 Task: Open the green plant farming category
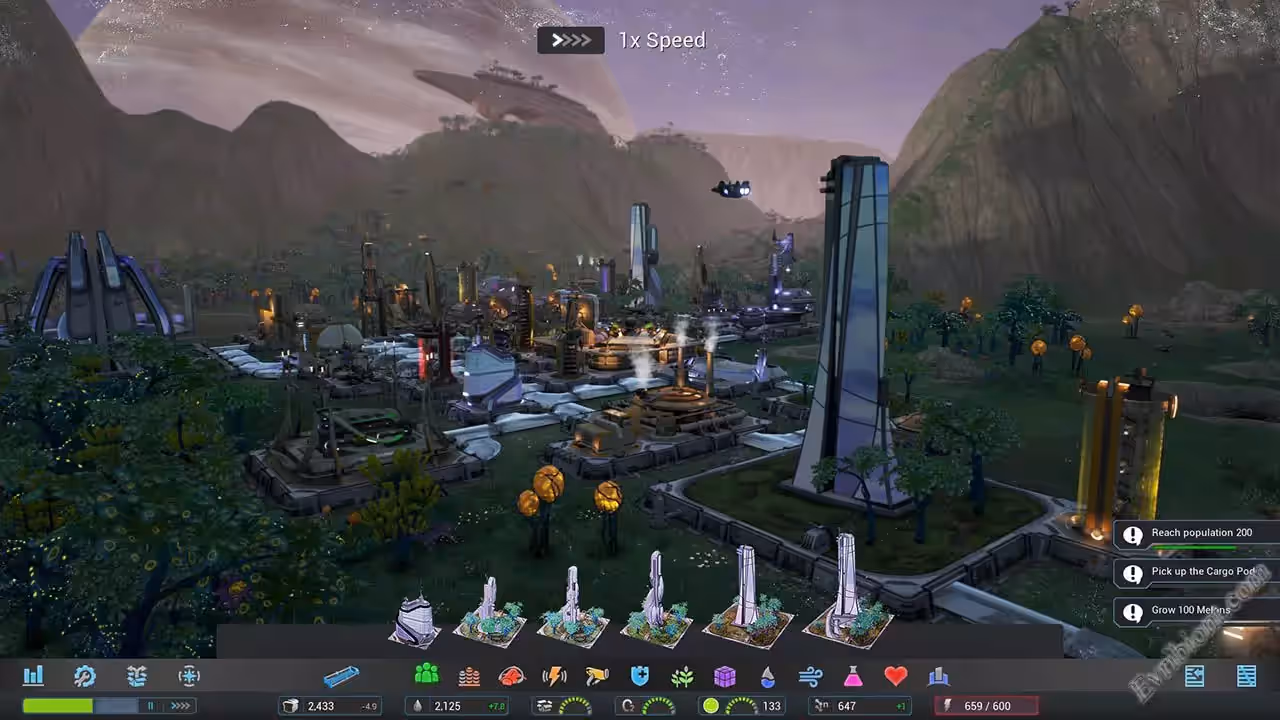coord(683,676)
